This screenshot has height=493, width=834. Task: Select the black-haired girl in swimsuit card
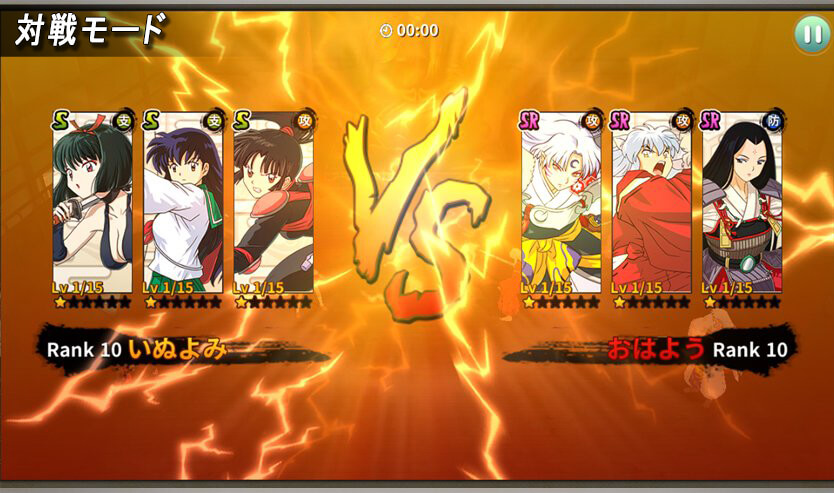92,208
